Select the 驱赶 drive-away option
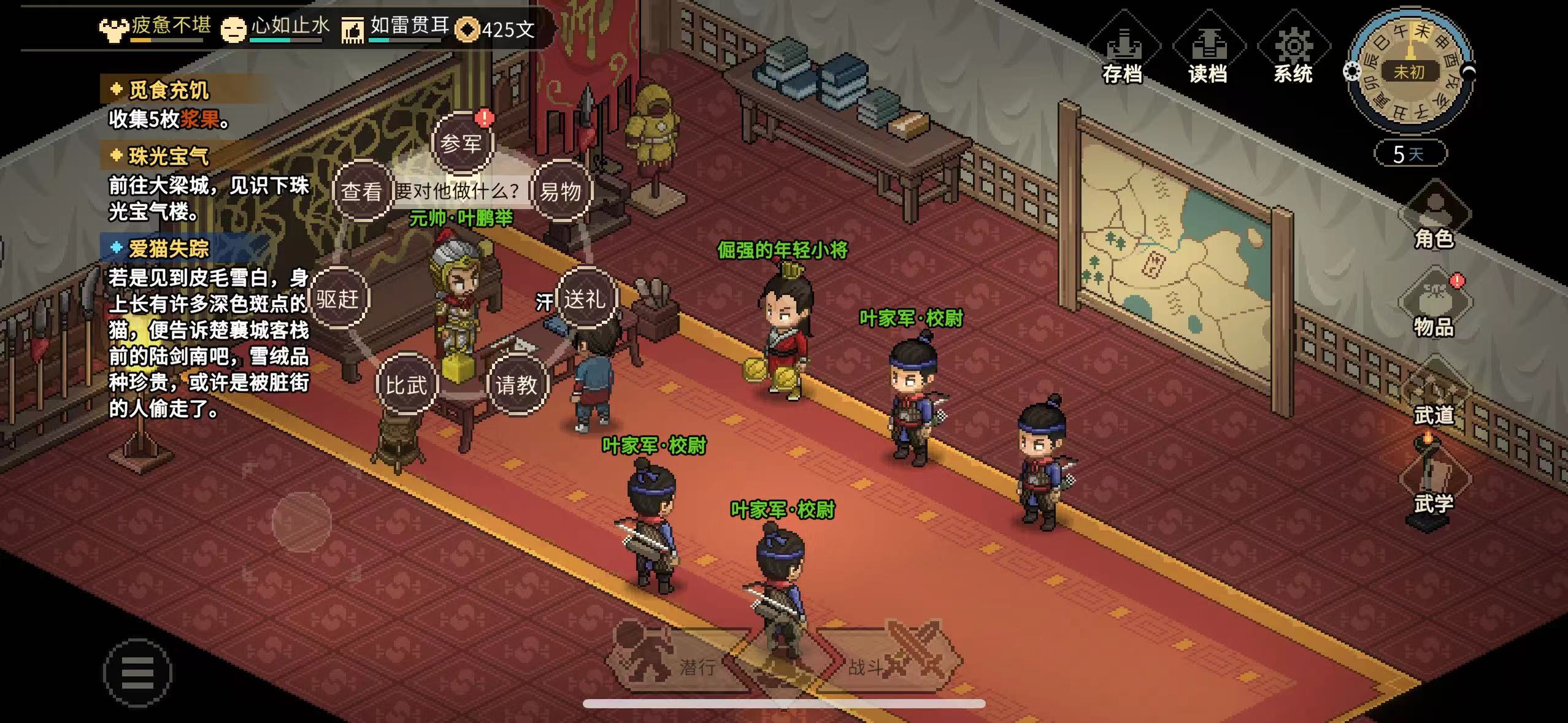The image size is (1568, 723). (x=337, y=299)
